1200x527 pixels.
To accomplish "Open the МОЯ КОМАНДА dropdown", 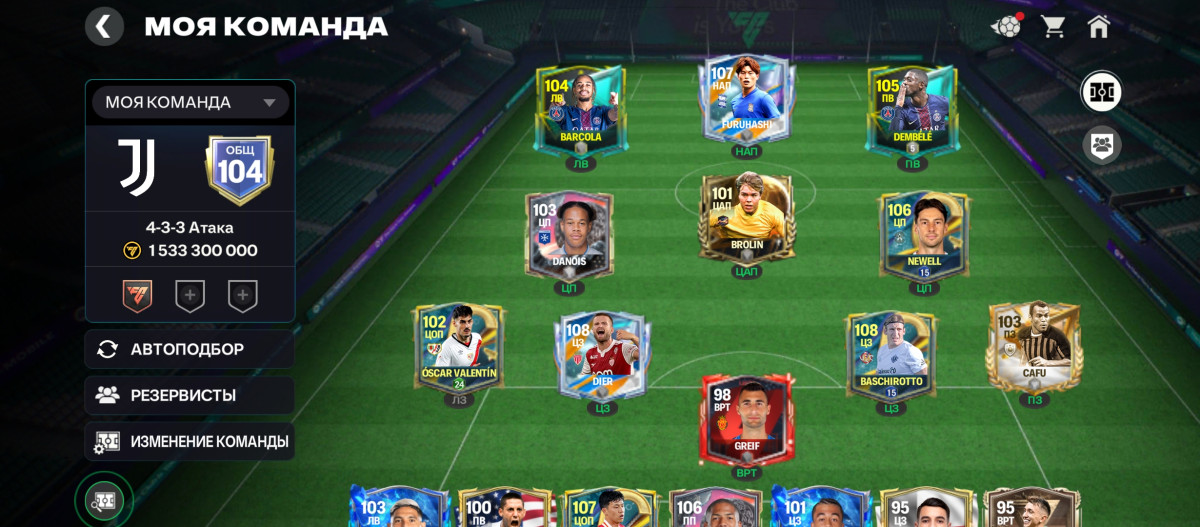I will (190, 102).
